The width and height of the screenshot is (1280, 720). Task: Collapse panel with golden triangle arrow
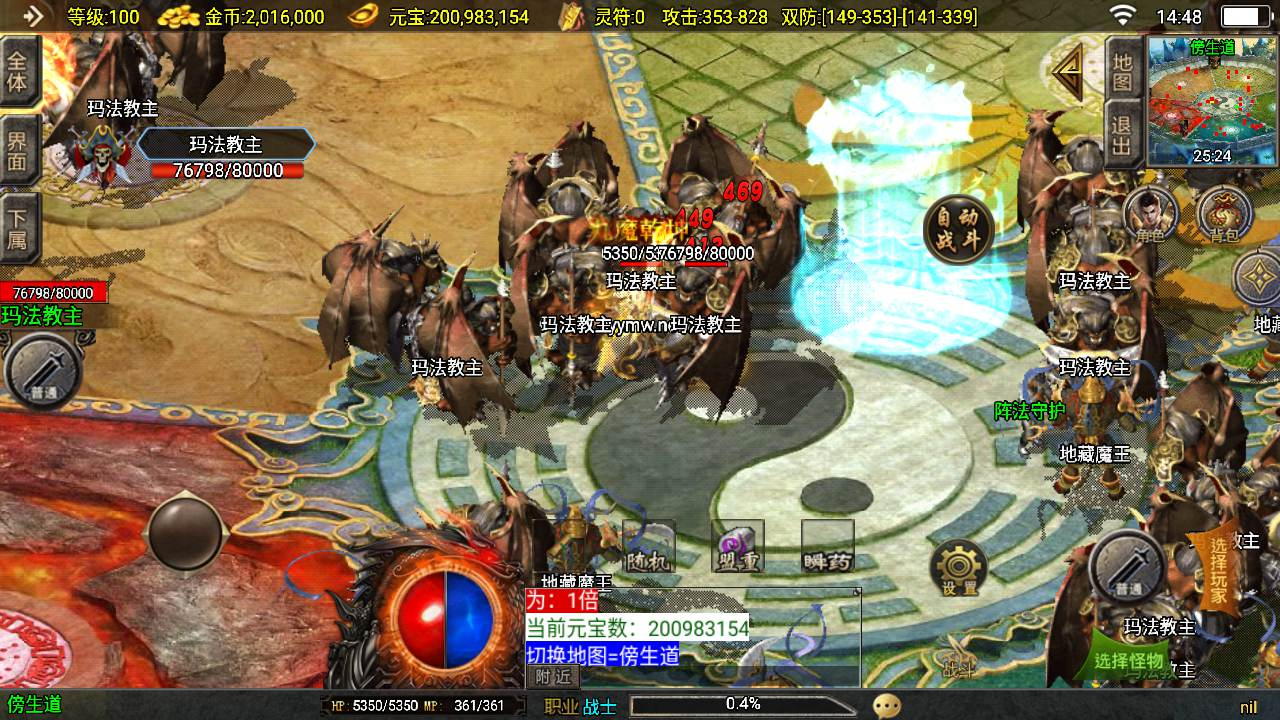coord(1068,72)
